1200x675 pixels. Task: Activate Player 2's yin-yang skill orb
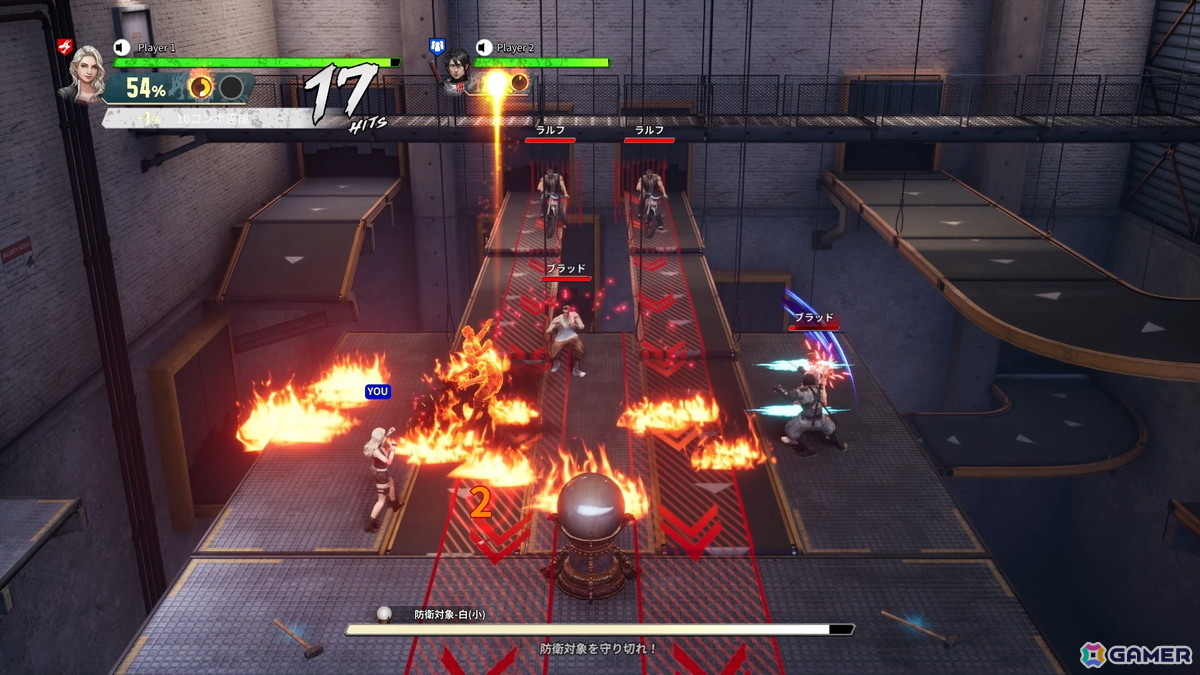518,83
